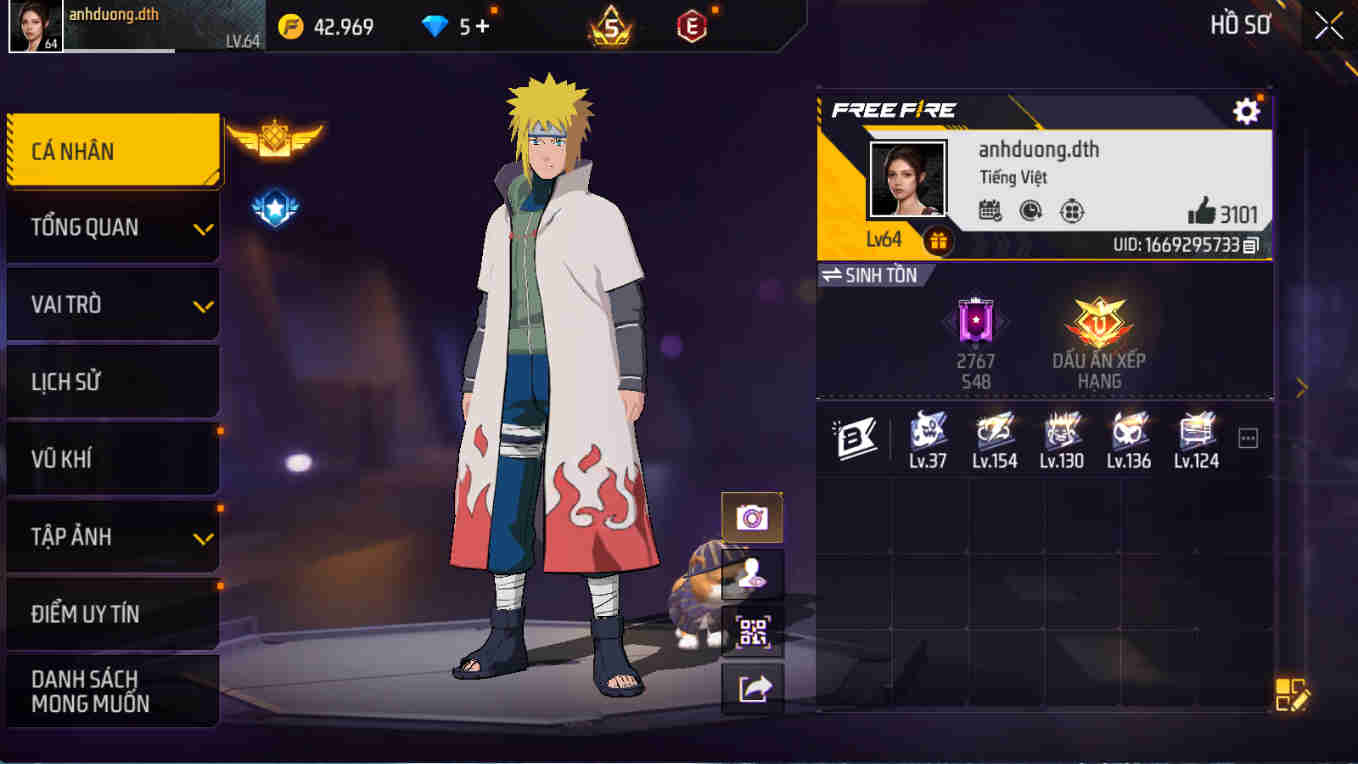Open the LỊCH SỬ tab

[113, 381]
